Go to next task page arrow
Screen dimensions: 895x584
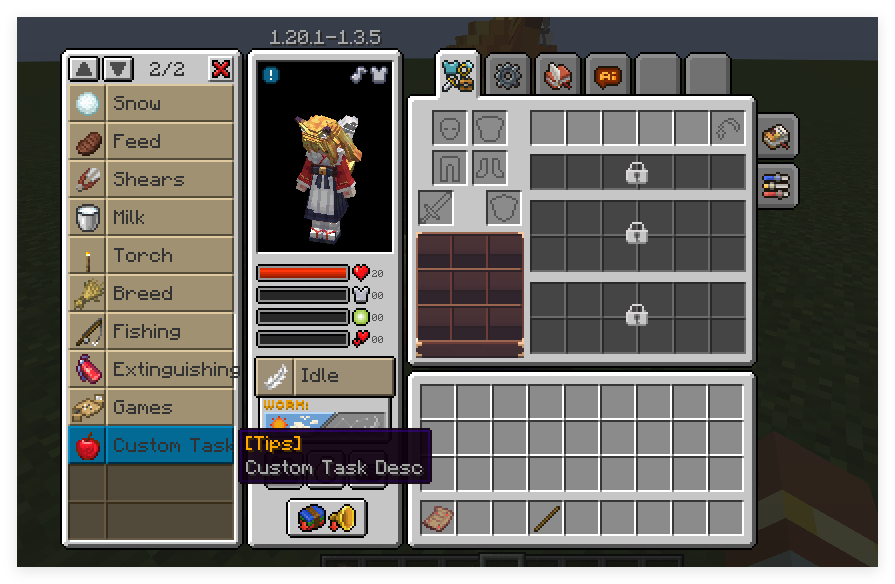tap(117, 69)
